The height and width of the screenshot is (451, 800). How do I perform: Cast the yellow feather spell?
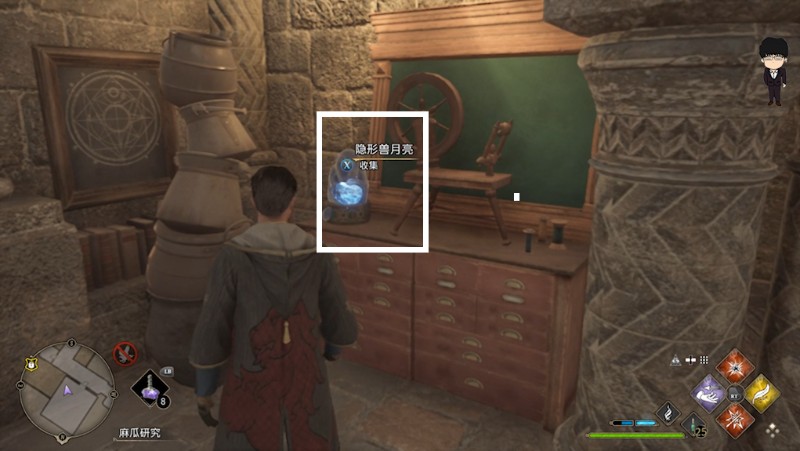point(763,393)
